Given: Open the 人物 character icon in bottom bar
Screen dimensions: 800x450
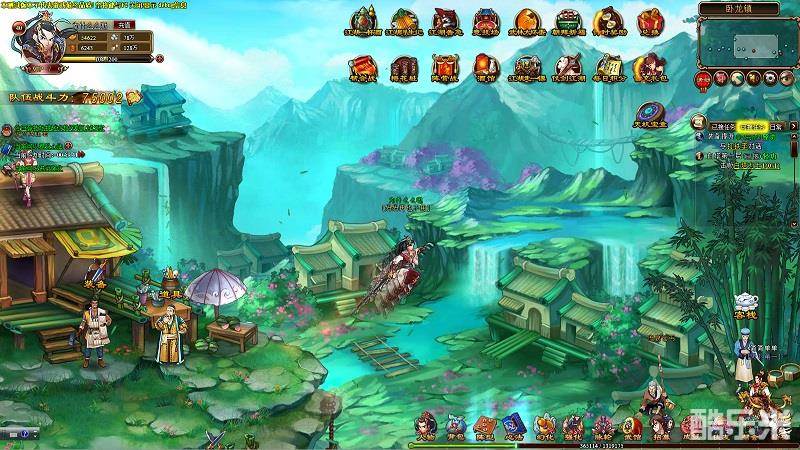Looking at the screenshot, I should (427, 427).
